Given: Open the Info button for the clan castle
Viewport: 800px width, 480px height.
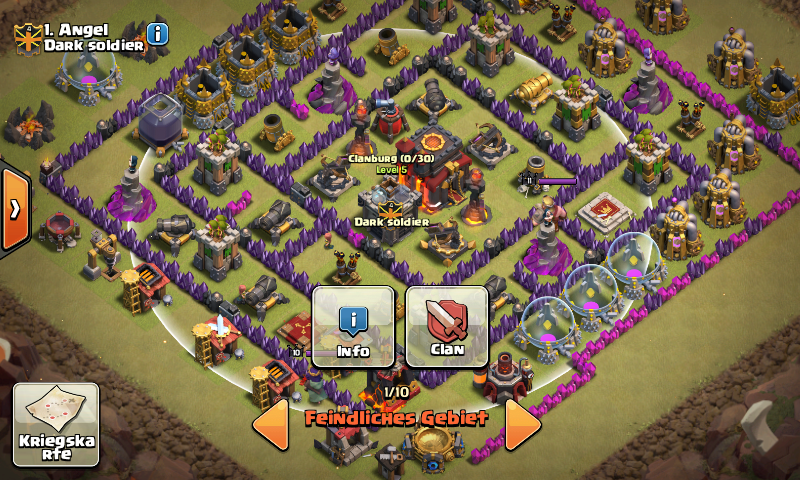Looking at the screenshot, I should [354, 326].
